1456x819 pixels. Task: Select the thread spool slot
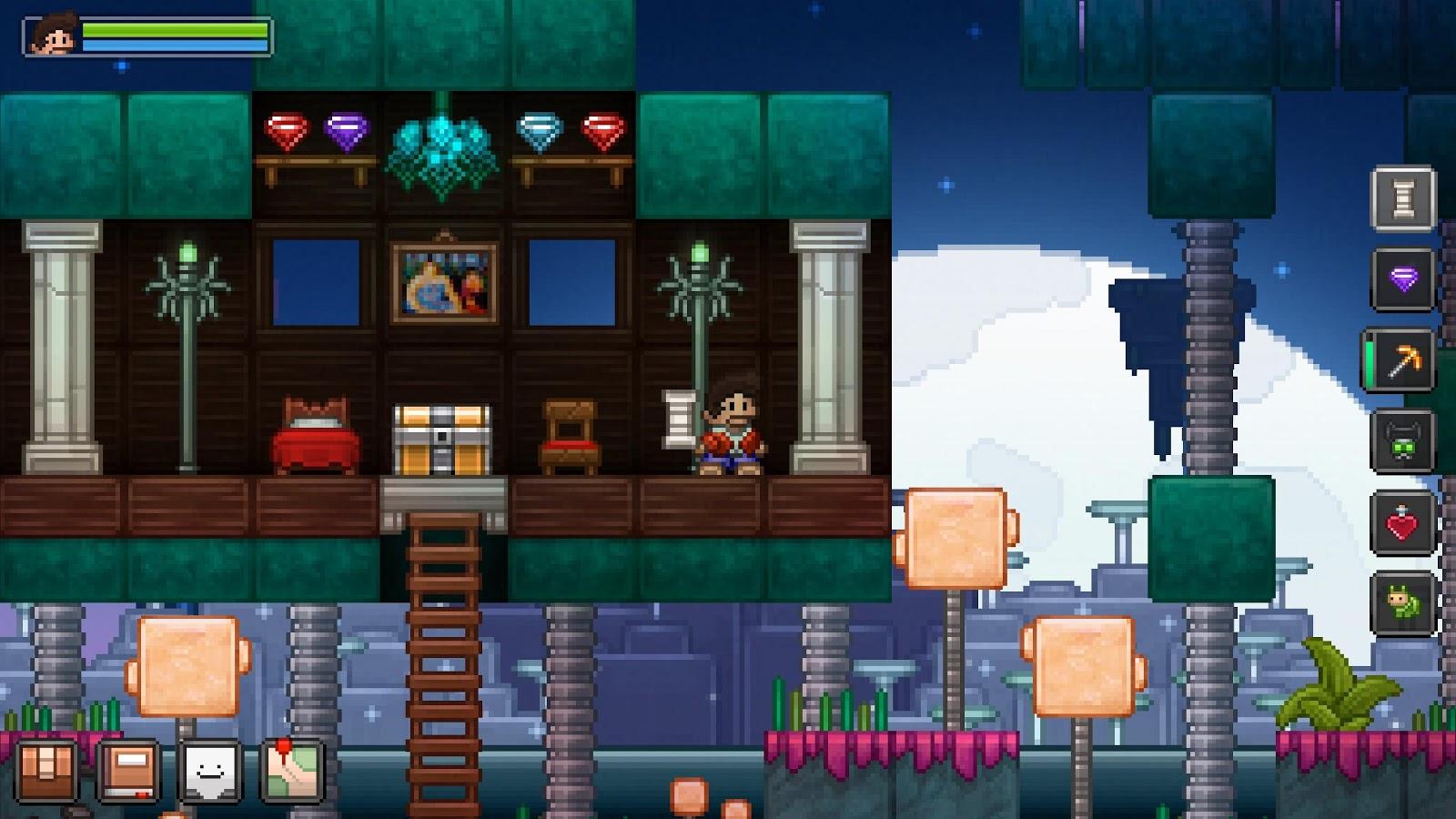pyautogui.click(x=1401, y=199)
